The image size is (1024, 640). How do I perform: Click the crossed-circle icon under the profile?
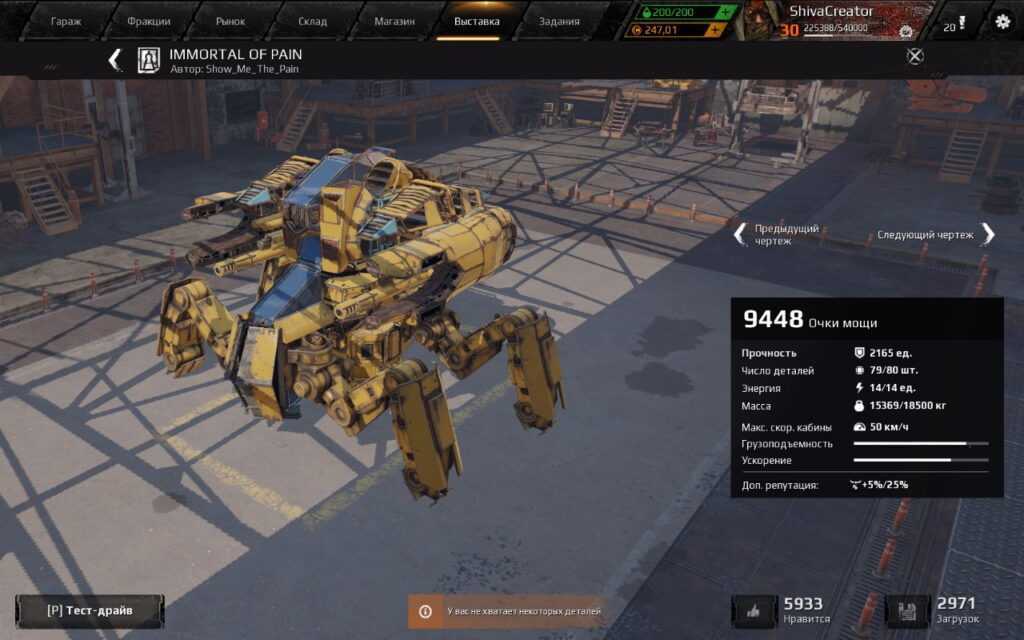tap(914, 56)
